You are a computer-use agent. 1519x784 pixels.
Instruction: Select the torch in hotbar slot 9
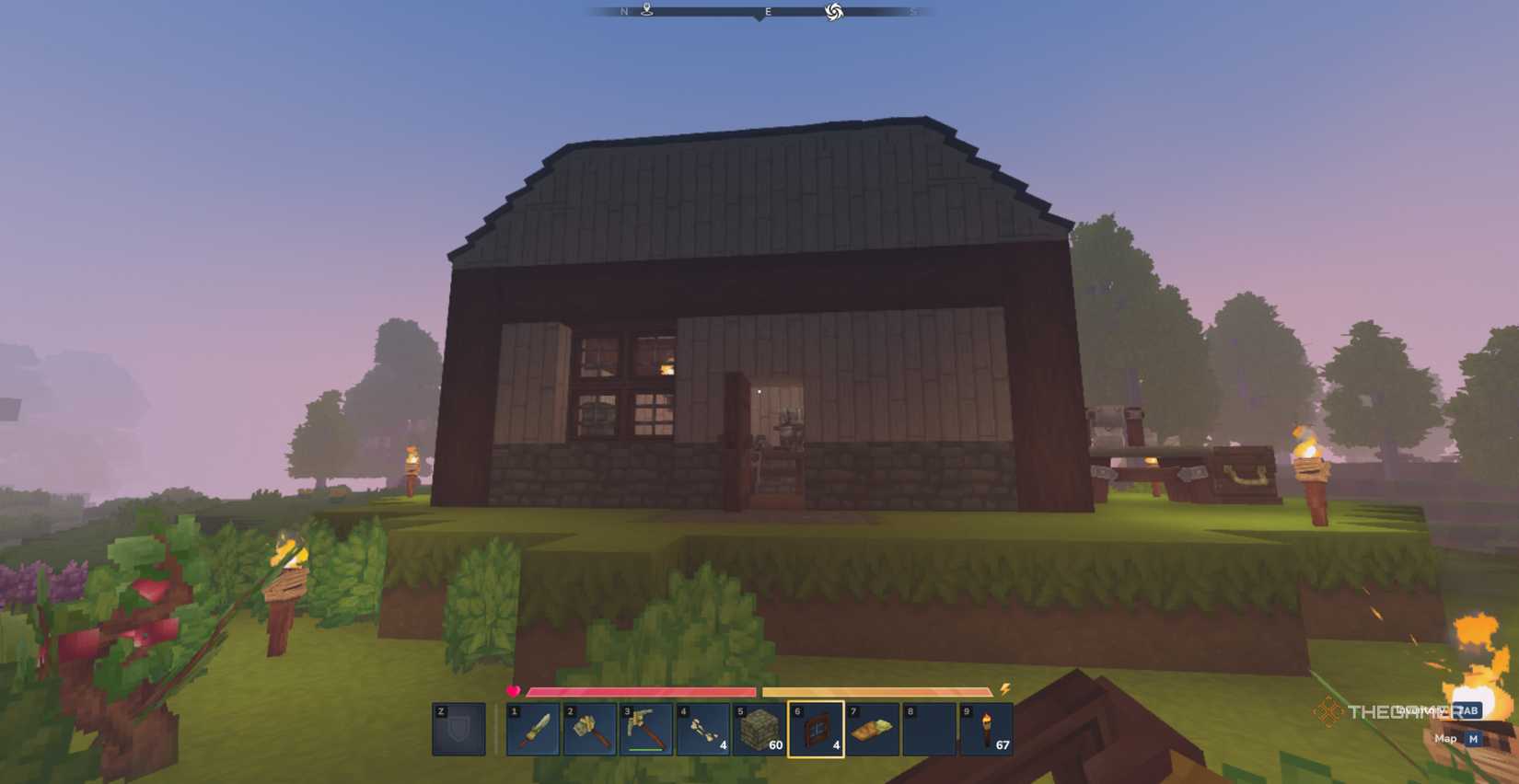click(987, 730)
